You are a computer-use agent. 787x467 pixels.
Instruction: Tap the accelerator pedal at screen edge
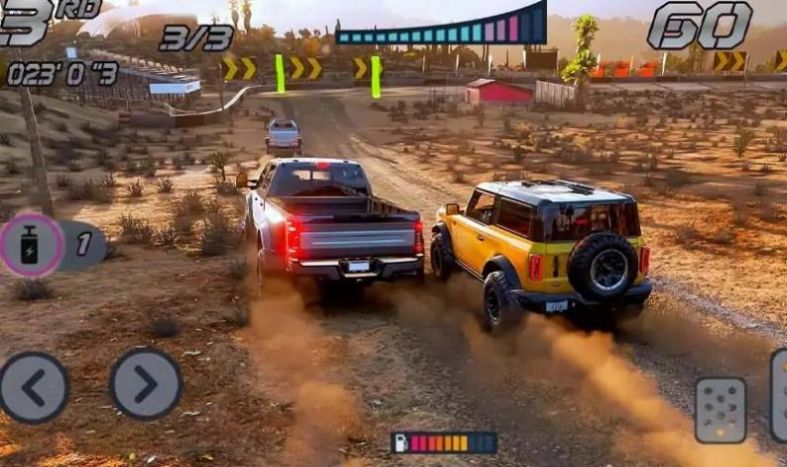coord(779,395)
